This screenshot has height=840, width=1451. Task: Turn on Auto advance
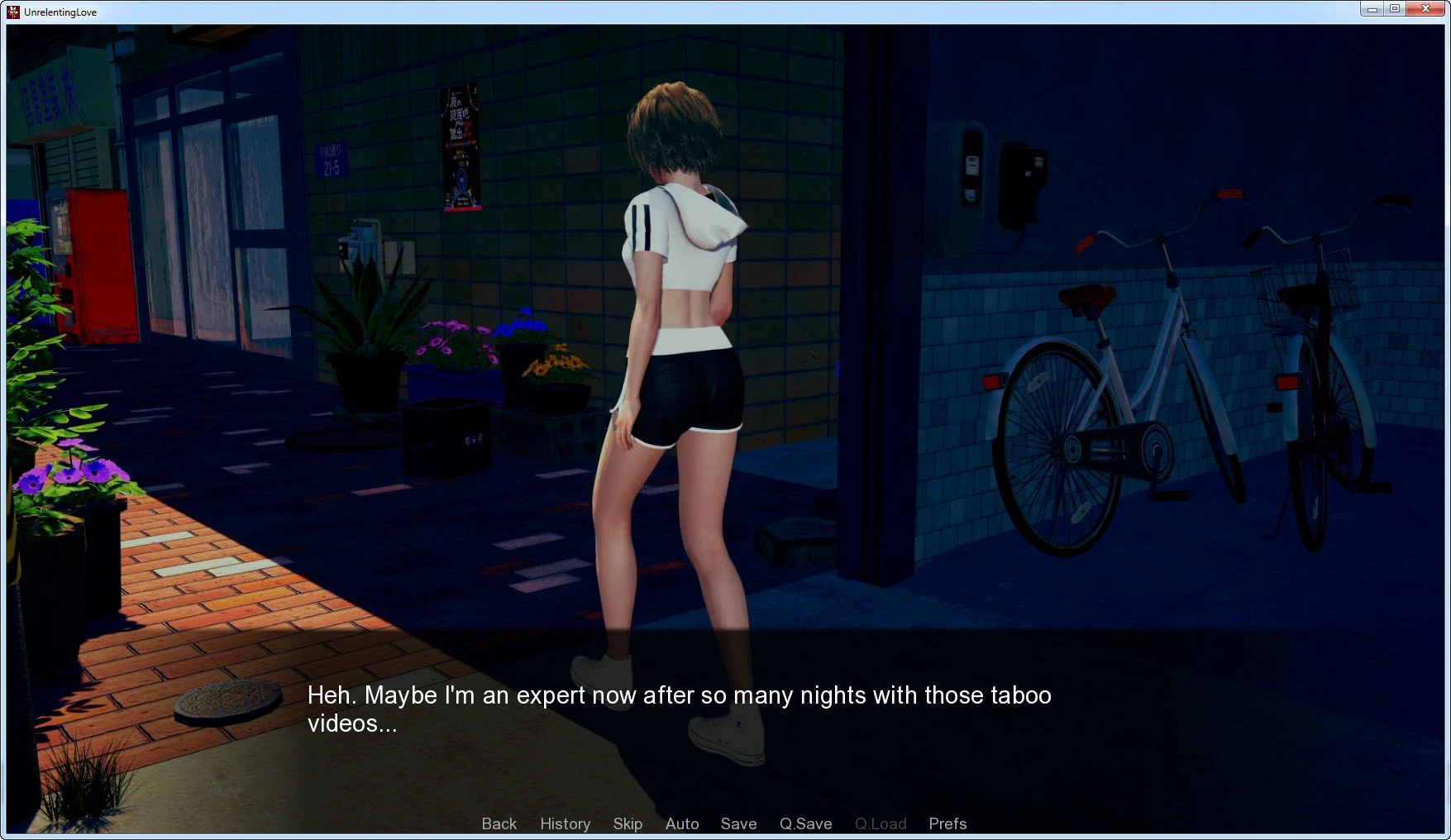pos(682,823)
